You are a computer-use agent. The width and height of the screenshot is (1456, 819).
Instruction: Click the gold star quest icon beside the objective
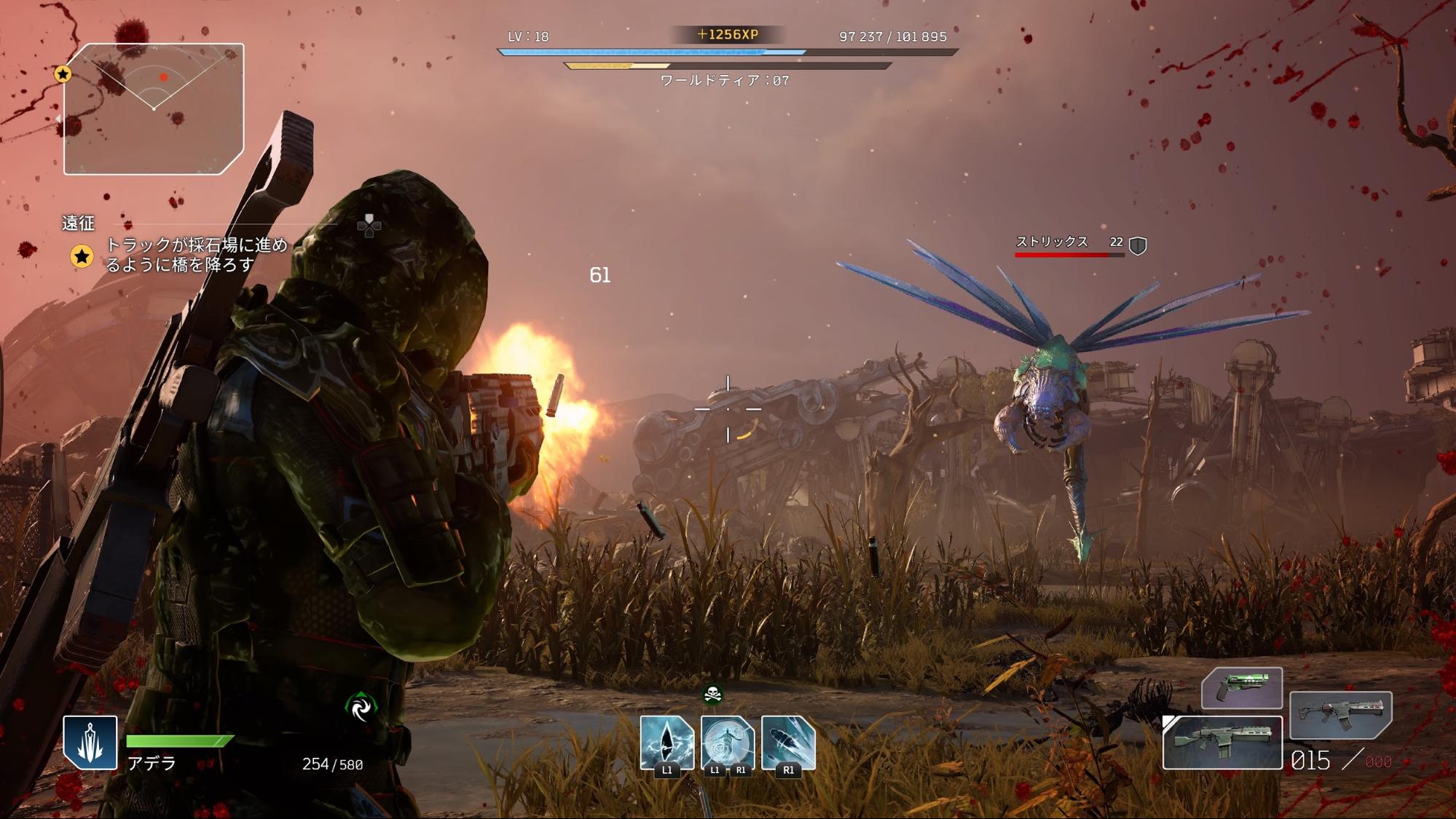pos(82,256)
